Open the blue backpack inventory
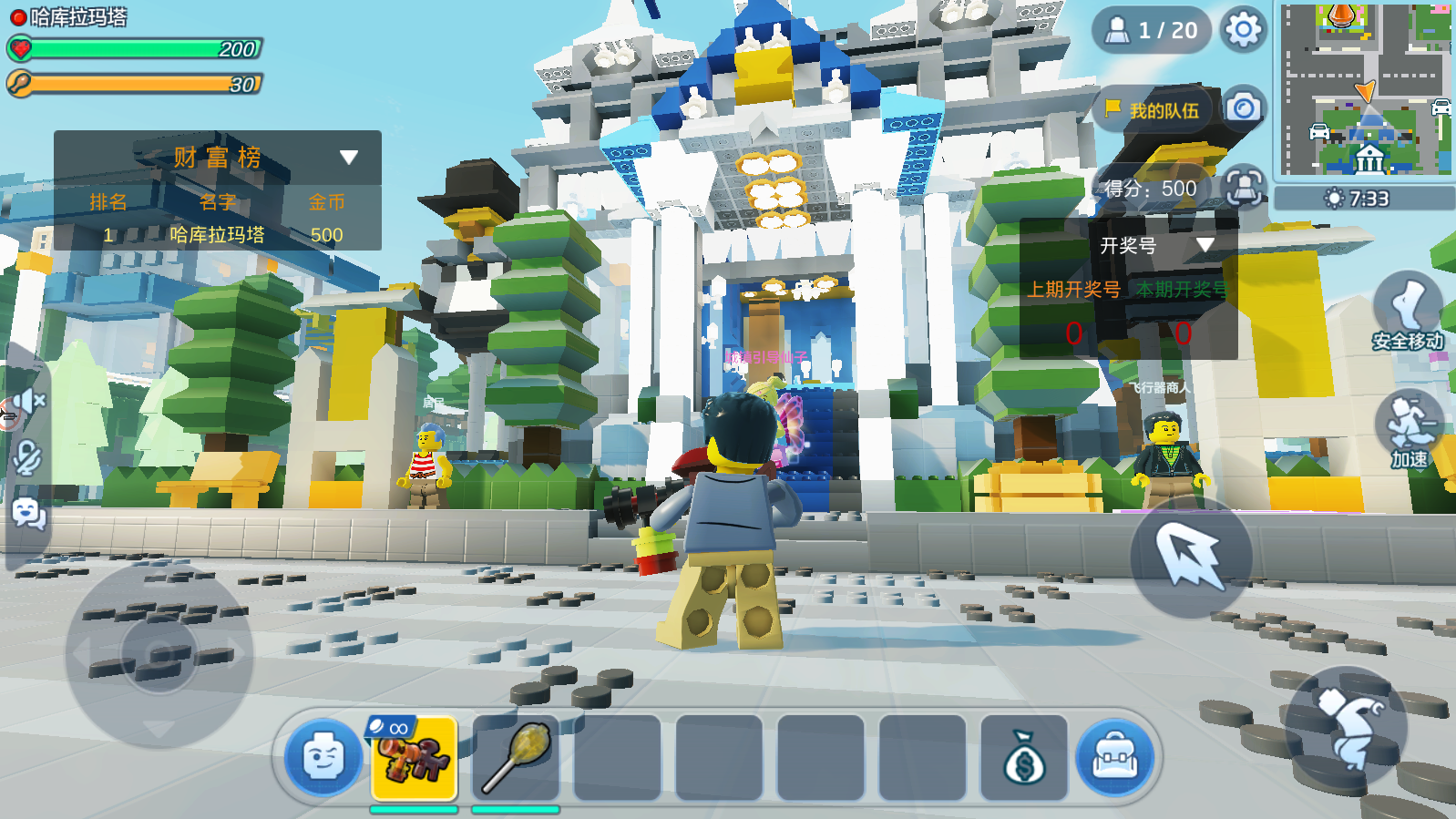Image resolution: width=1456 pixels, height=819 pixels. click(1114, 758)
